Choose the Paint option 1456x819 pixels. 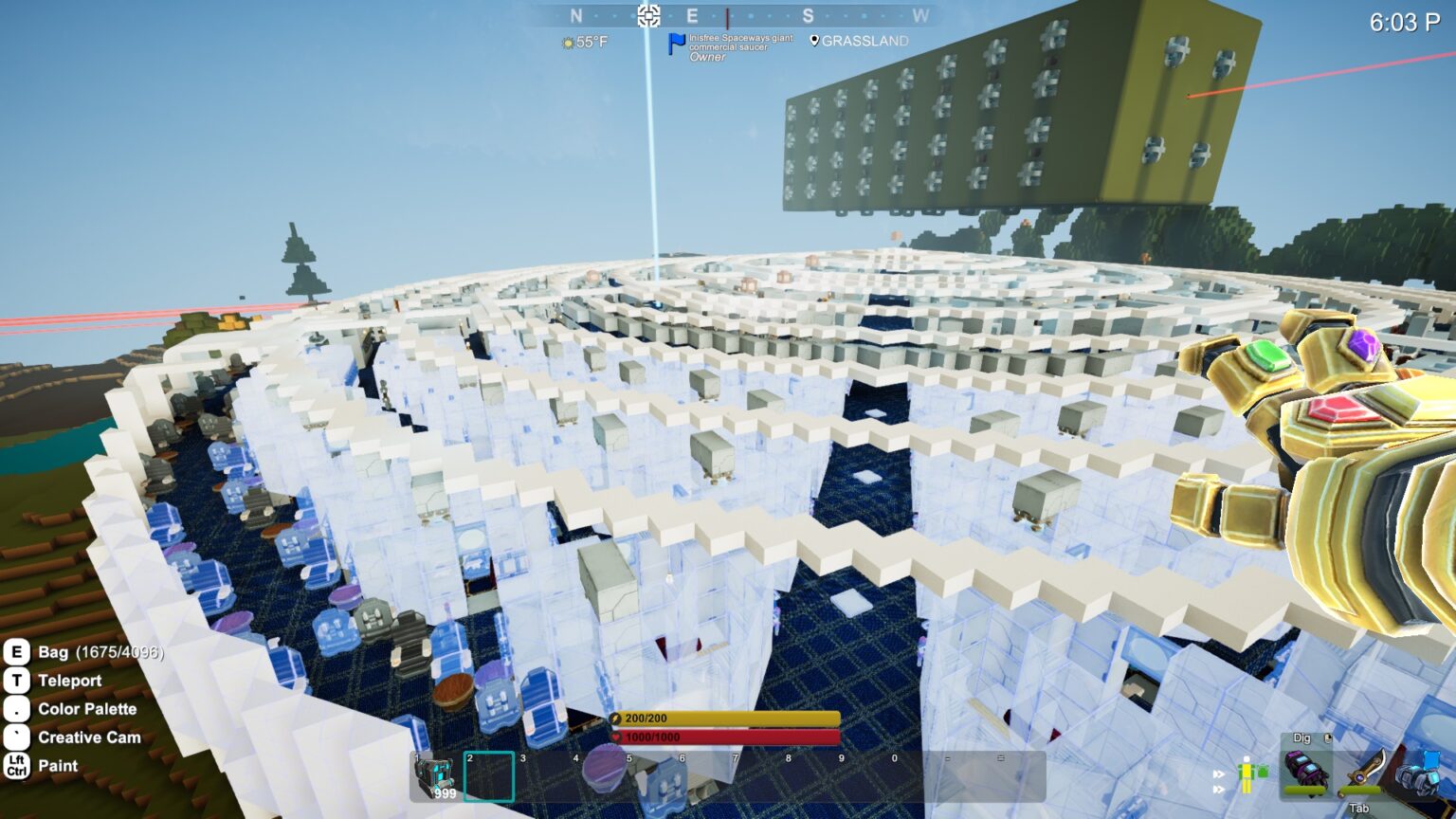point(58,766)
